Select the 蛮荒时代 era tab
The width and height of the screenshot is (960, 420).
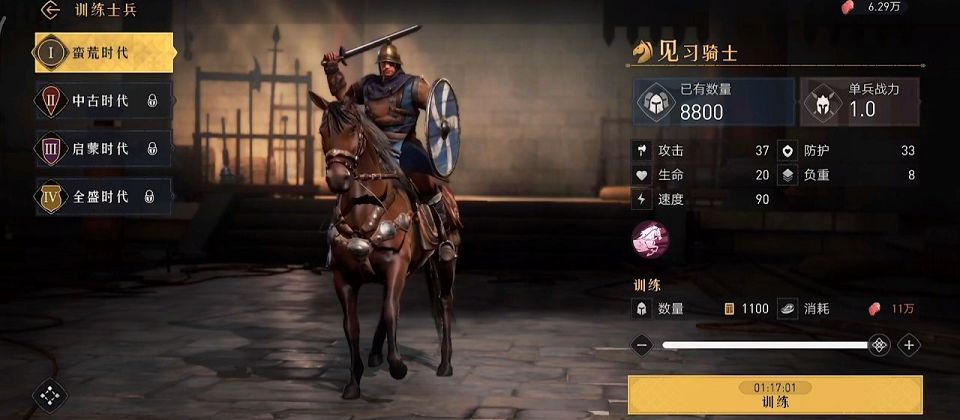click(103, 52)
